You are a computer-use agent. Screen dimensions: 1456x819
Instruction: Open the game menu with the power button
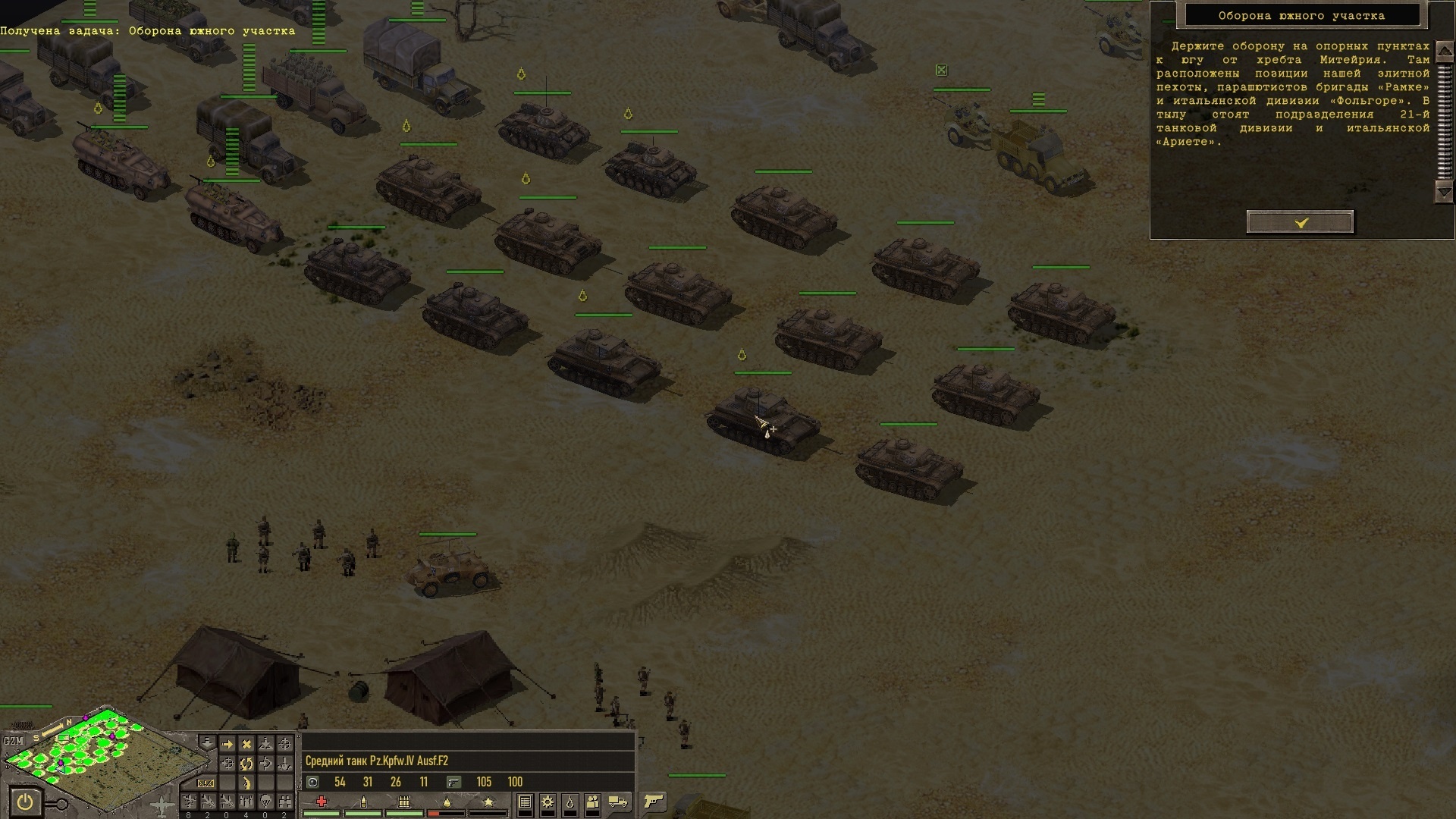(x=25, y=802)
